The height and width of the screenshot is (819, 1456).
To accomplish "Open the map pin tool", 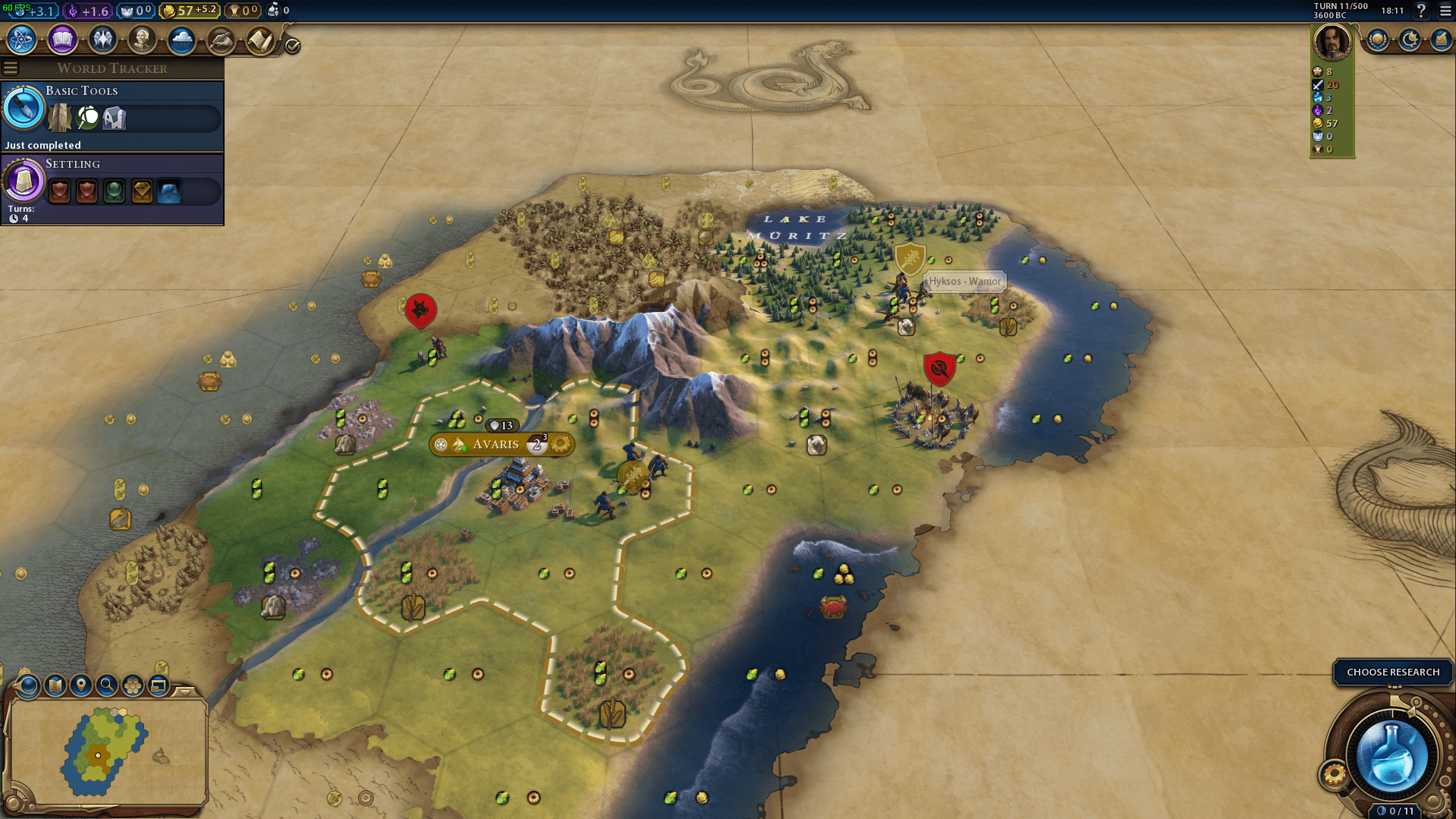I will click(81, 685).
